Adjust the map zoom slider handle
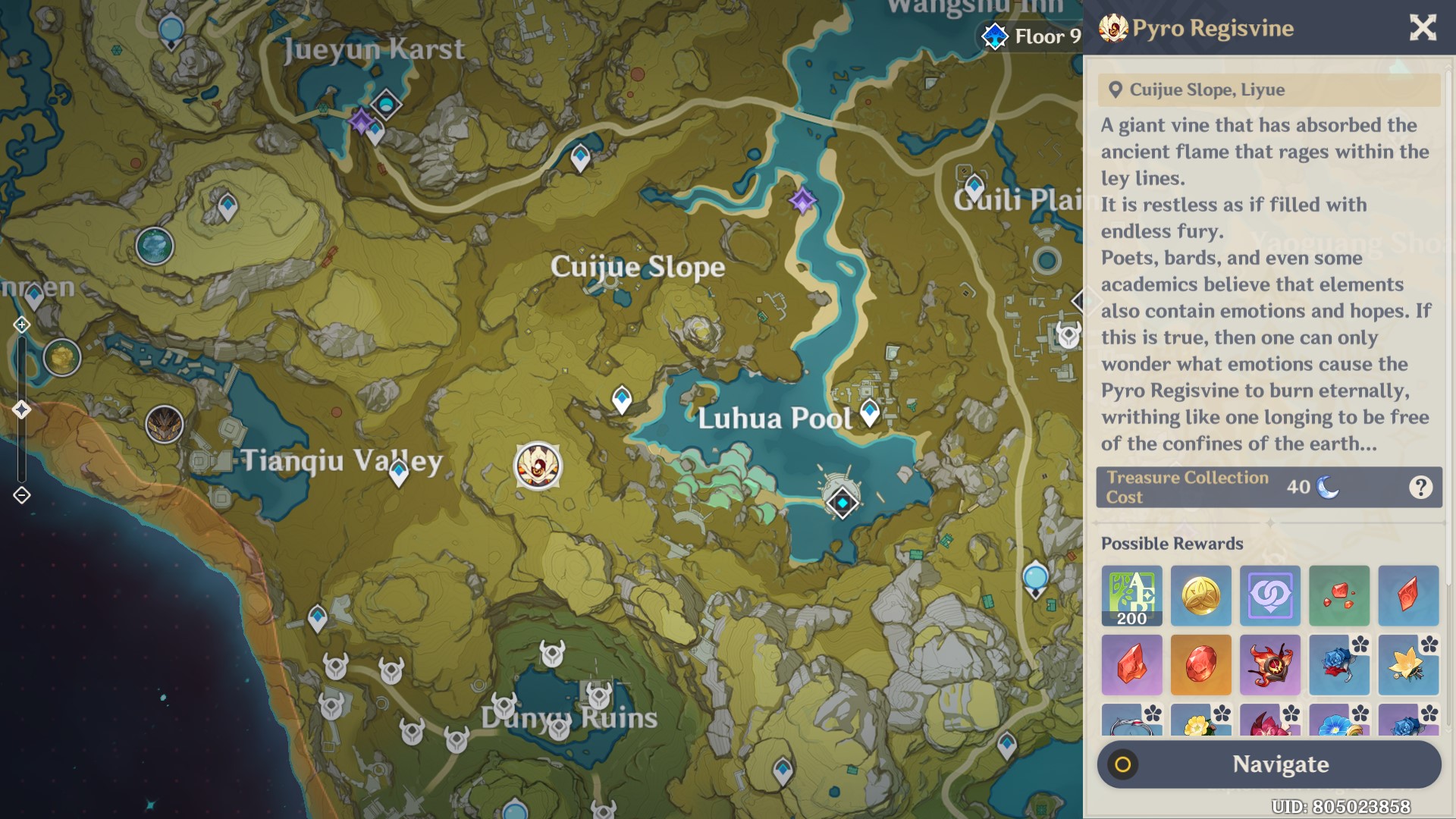The image size is (1456, 819). [x=21, y=409]
